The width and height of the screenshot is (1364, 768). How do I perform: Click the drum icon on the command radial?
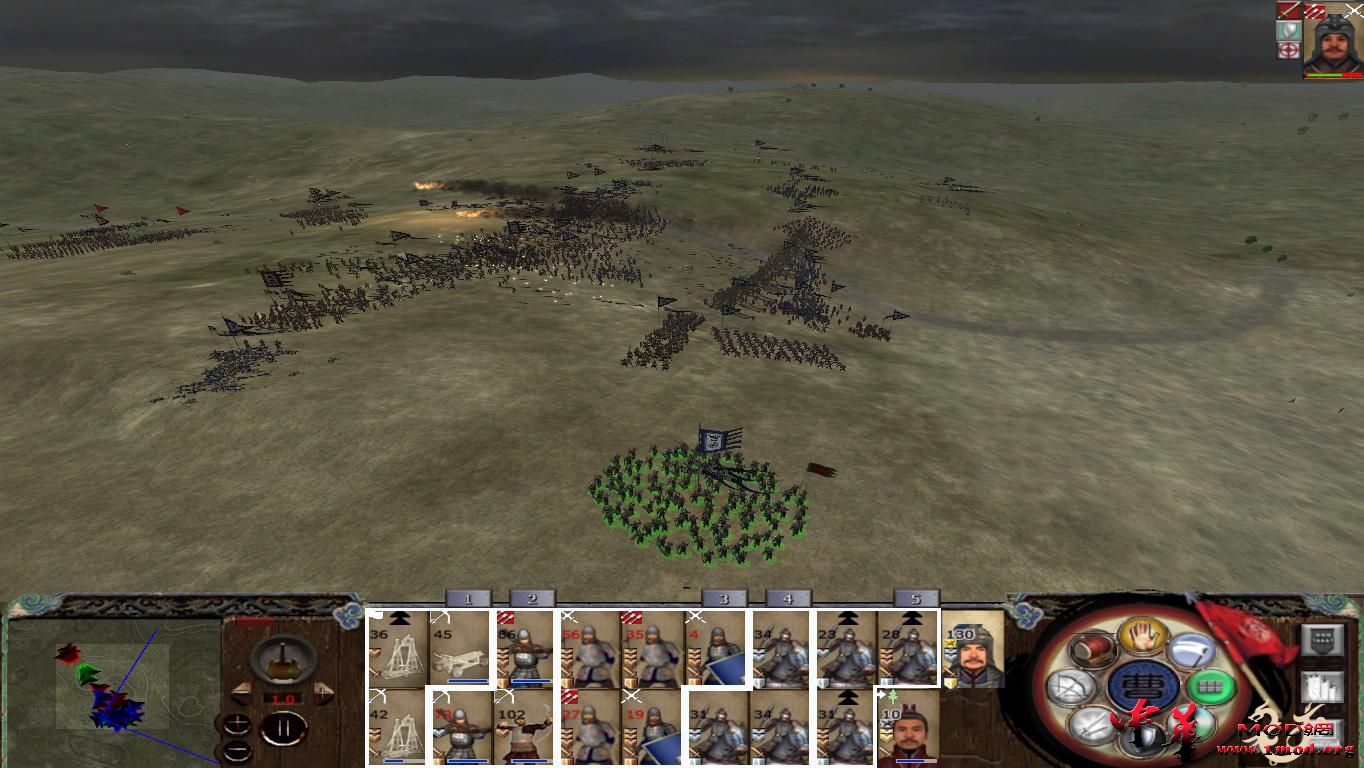(x=1092, y=650)
